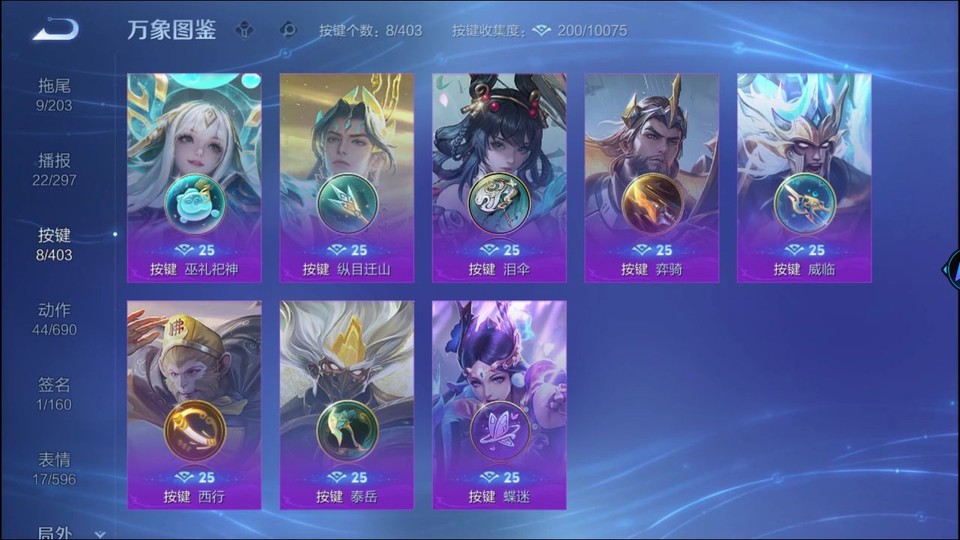Select the 按键 category tab

pyautogui.click(x=55, y=244)
